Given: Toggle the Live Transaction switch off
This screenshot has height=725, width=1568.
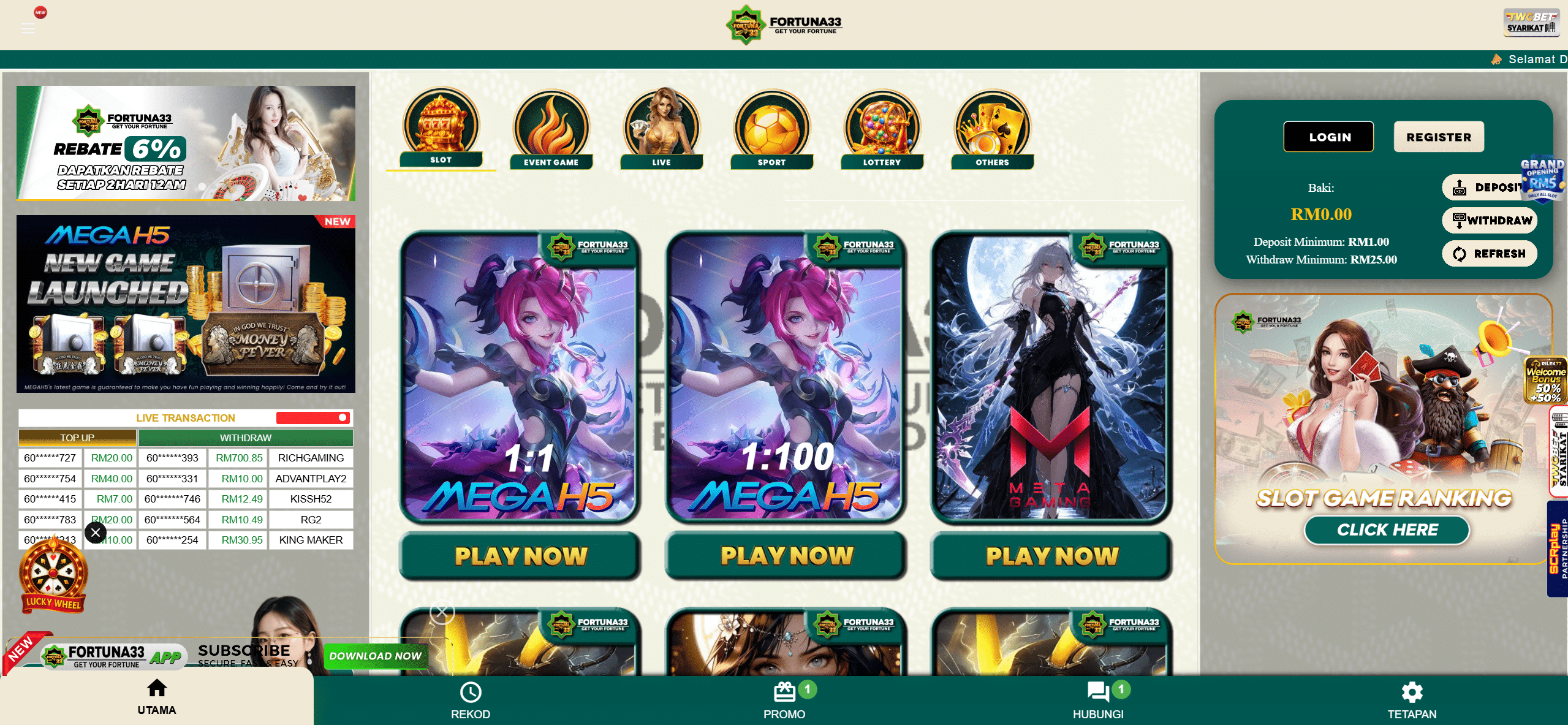Looking at the screenshot, I should (313, 417).
